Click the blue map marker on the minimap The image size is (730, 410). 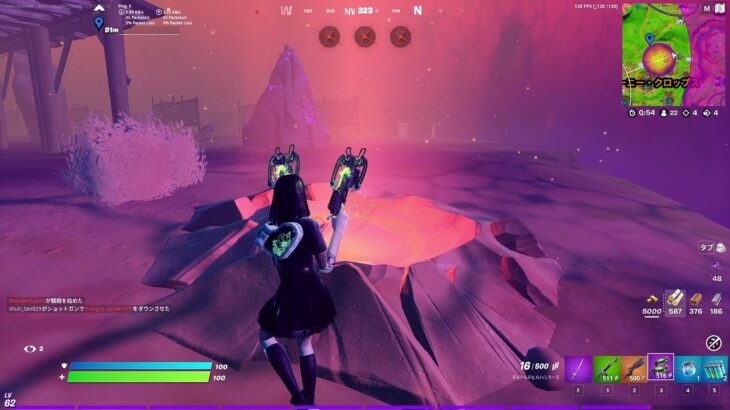649,40
